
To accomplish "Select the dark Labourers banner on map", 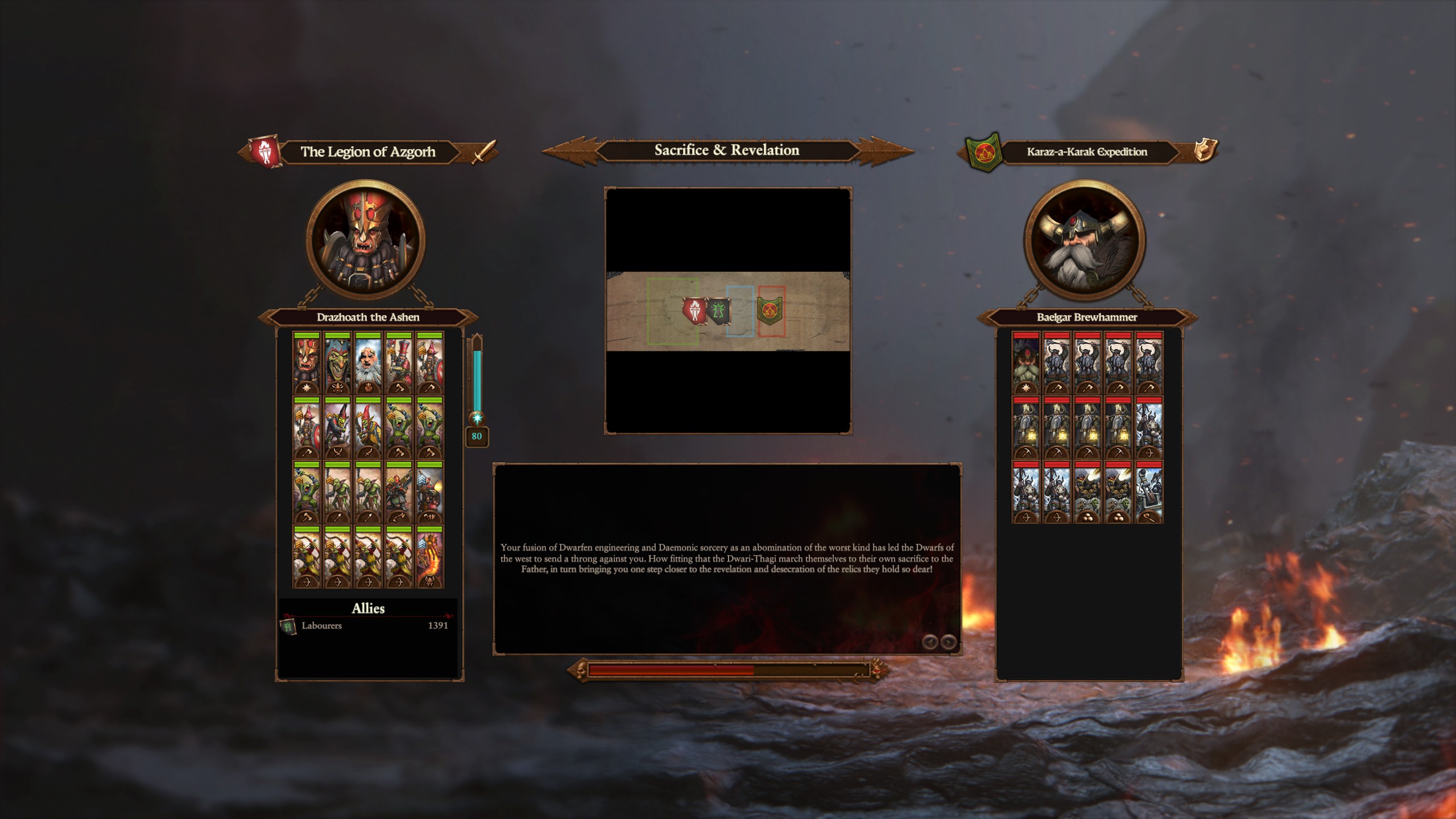I will 718,311.
